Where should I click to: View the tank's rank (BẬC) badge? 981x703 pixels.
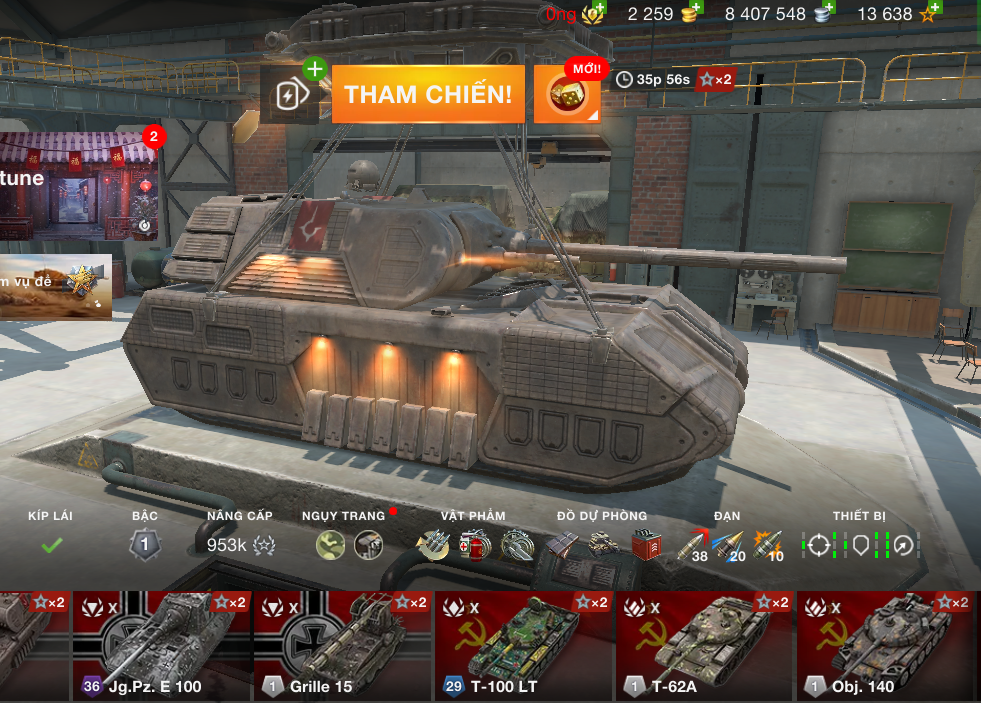tap(145, 544)
